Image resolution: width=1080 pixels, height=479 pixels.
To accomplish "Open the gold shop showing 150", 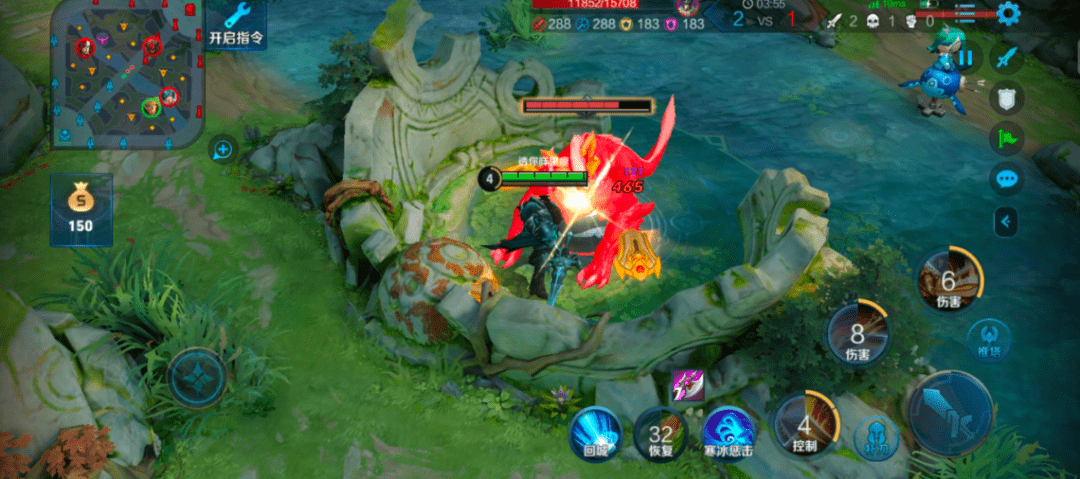I will click(x=80, y=208).
